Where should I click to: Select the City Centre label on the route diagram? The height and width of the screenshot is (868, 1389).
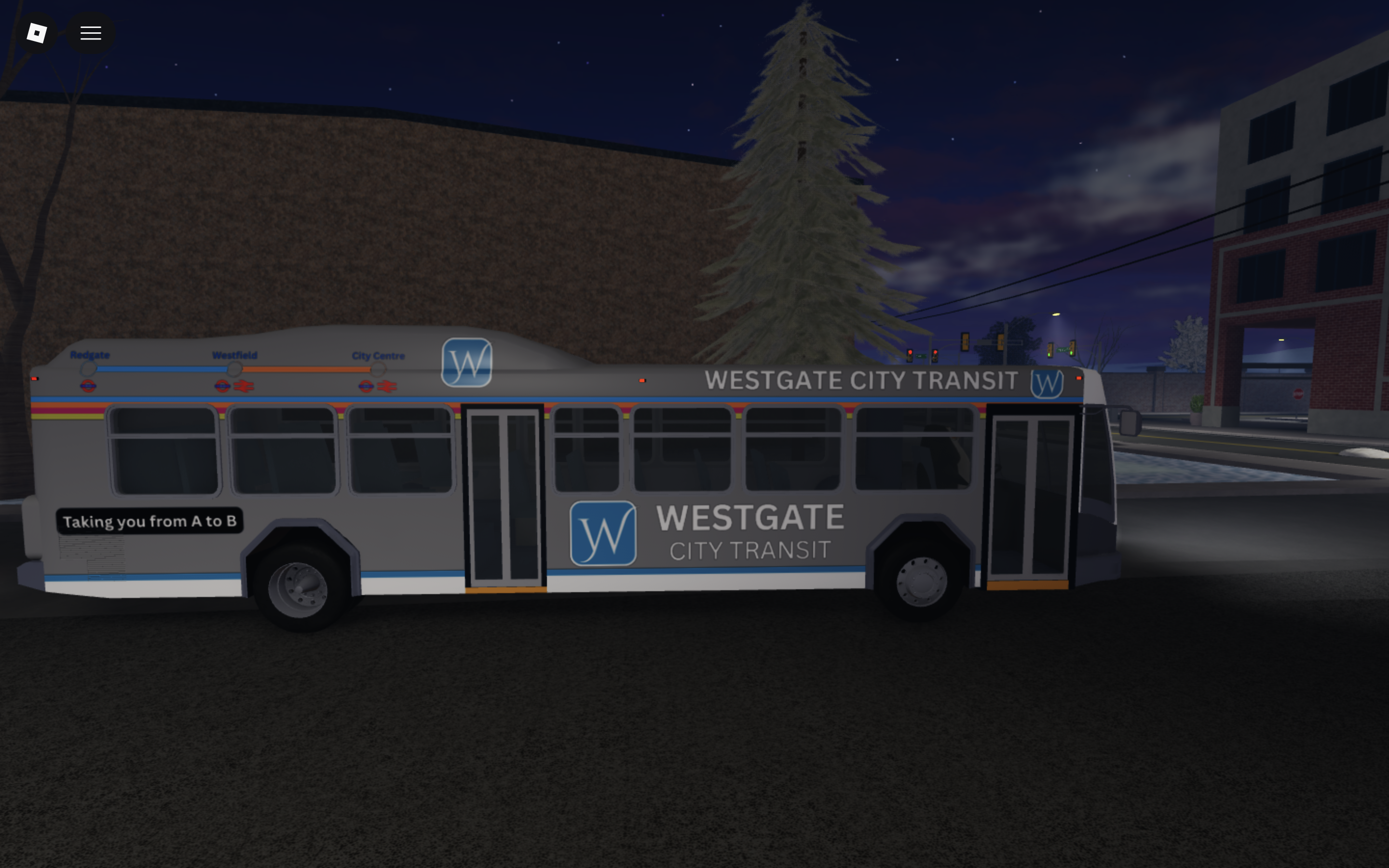(x=379, y=355)
